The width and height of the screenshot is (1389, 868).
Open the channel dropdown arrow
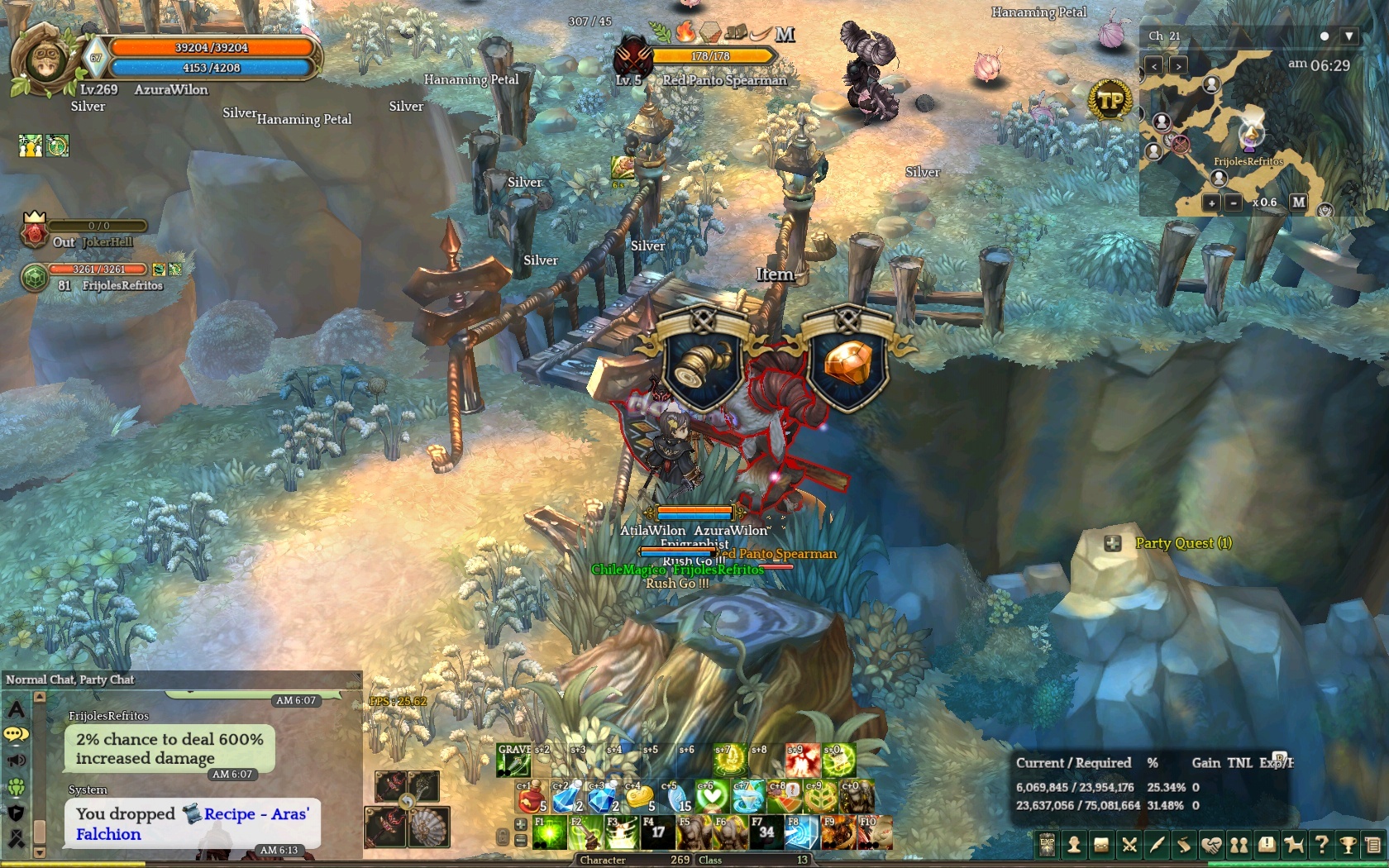coord(1349,36)
